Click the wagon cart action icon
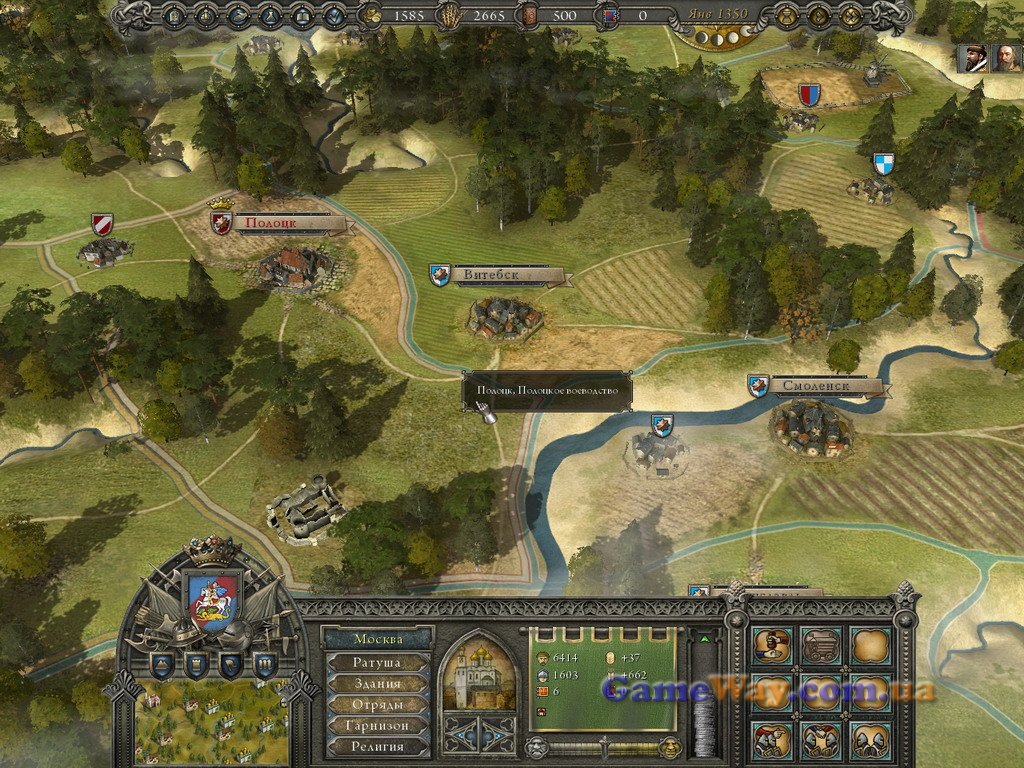The image size is (1024, 768). [821, 645]
